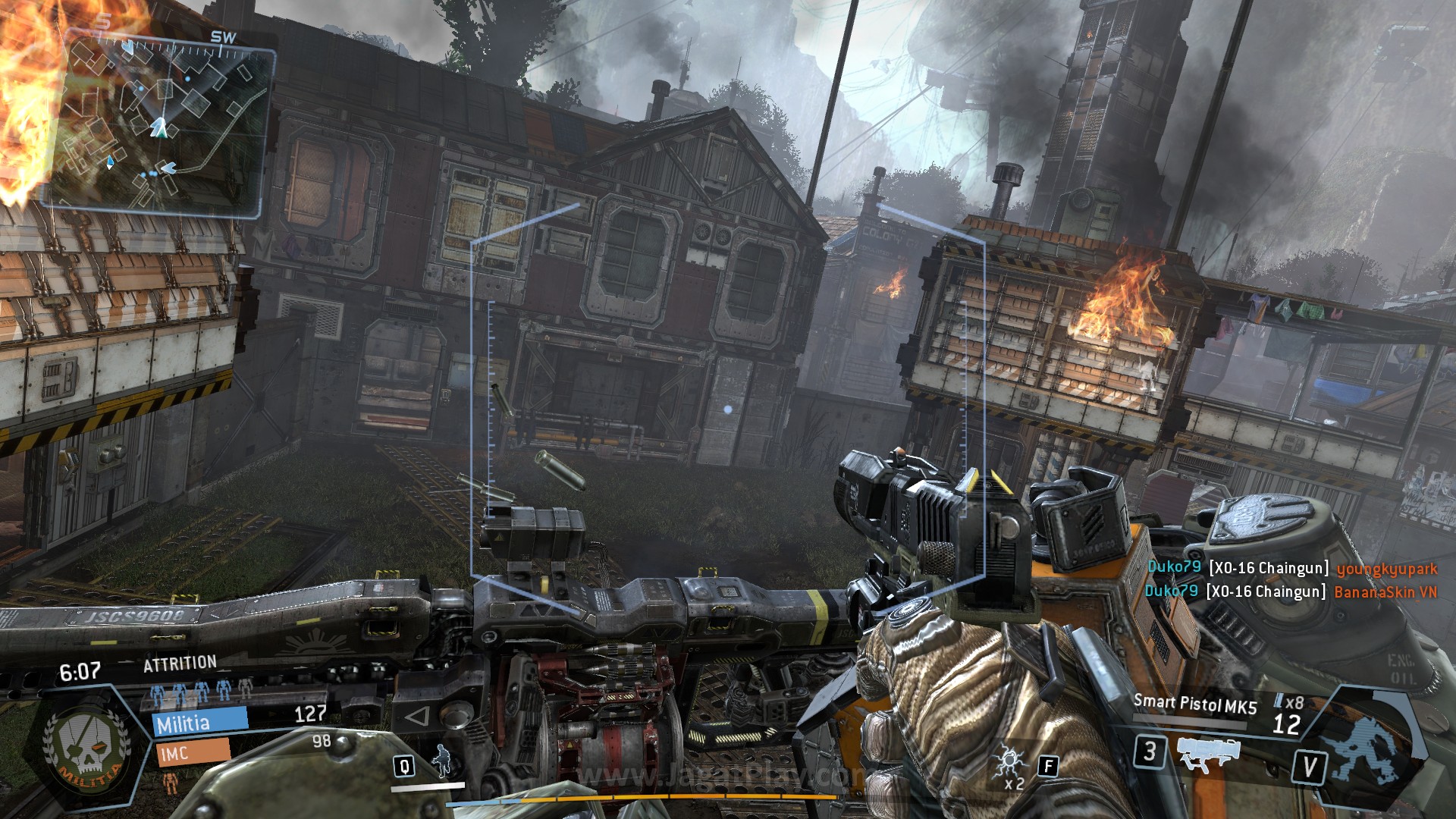Activate the pilot tactical ability icon
This screenshot has width=1456, height=819.
[441, 759]
